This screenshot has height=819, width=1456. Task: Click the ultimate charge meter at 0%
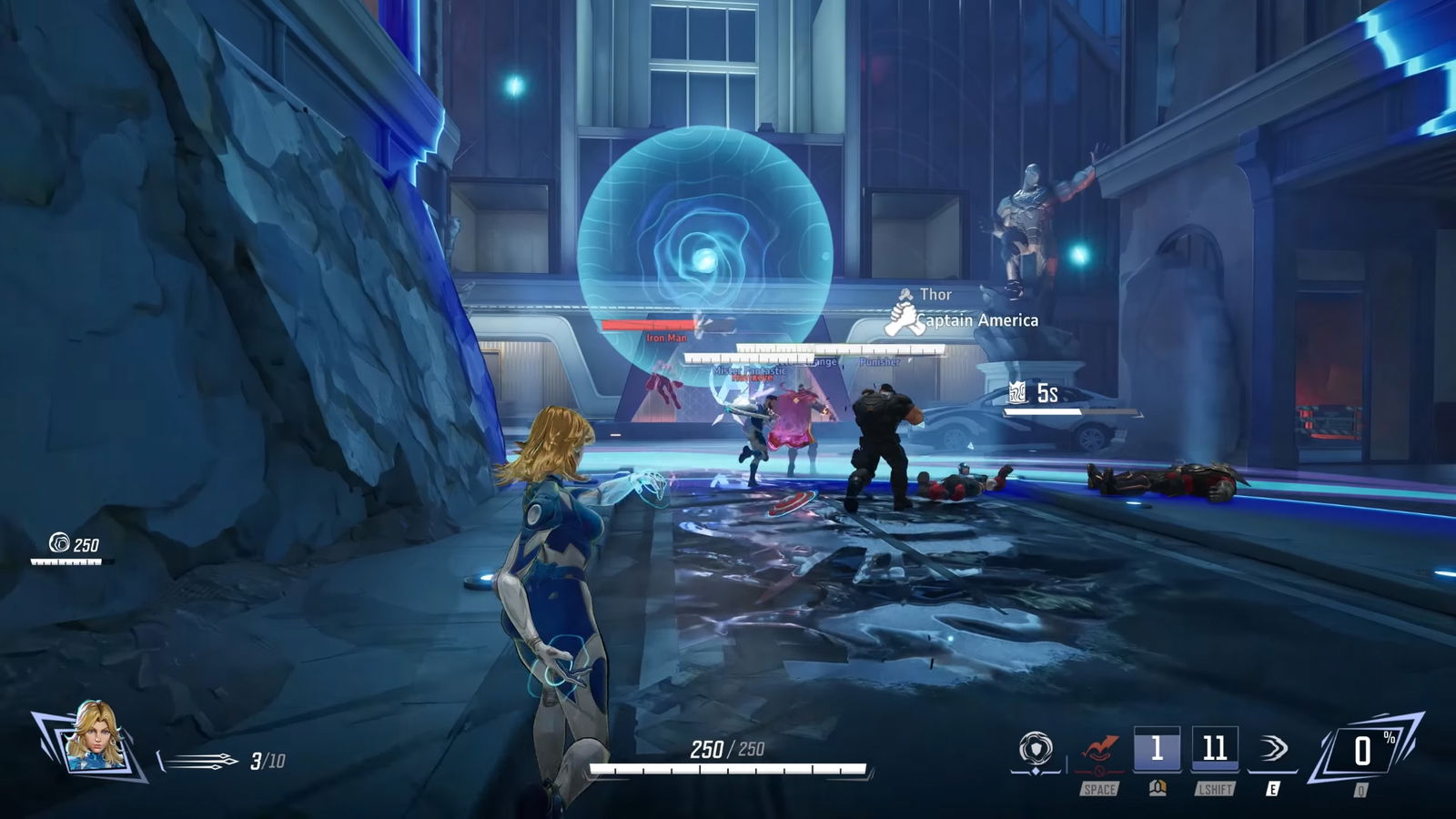pos(1362,751)
